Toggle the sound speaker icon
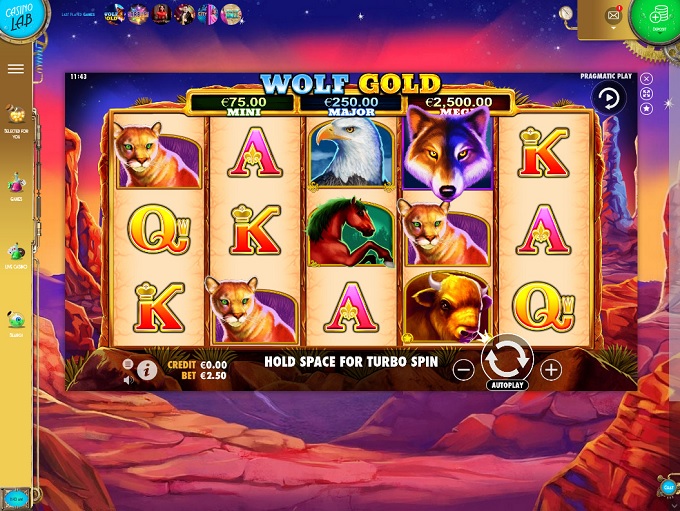 pos(128,380)
